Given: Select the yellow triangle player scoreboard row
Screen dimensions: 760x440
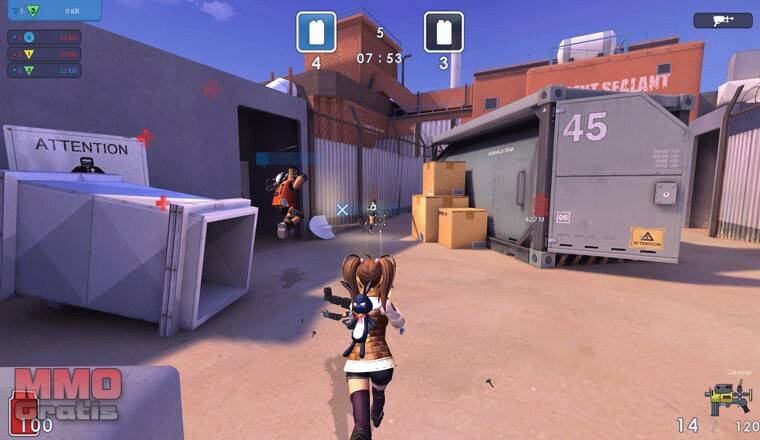Looking at the screenshot, I should pos(44,54).
